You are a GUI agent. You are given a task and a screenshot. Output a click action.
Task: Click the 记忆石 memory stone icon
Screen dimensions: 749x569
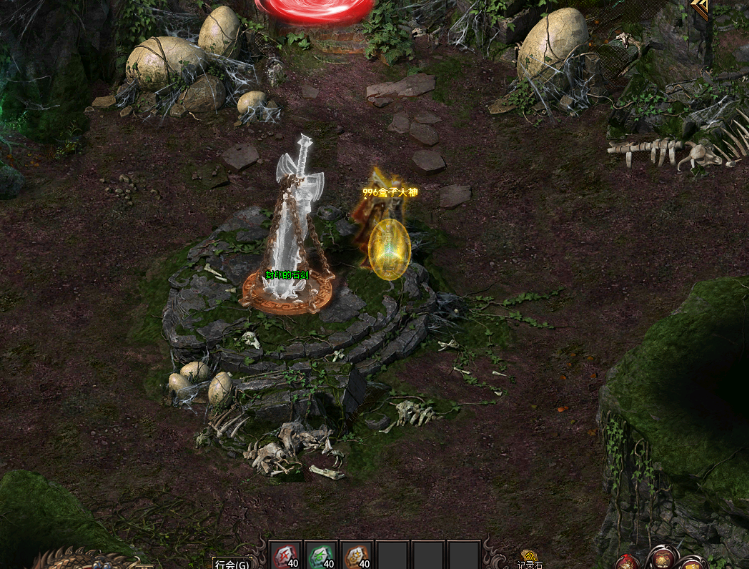click(x=529, y=558)
